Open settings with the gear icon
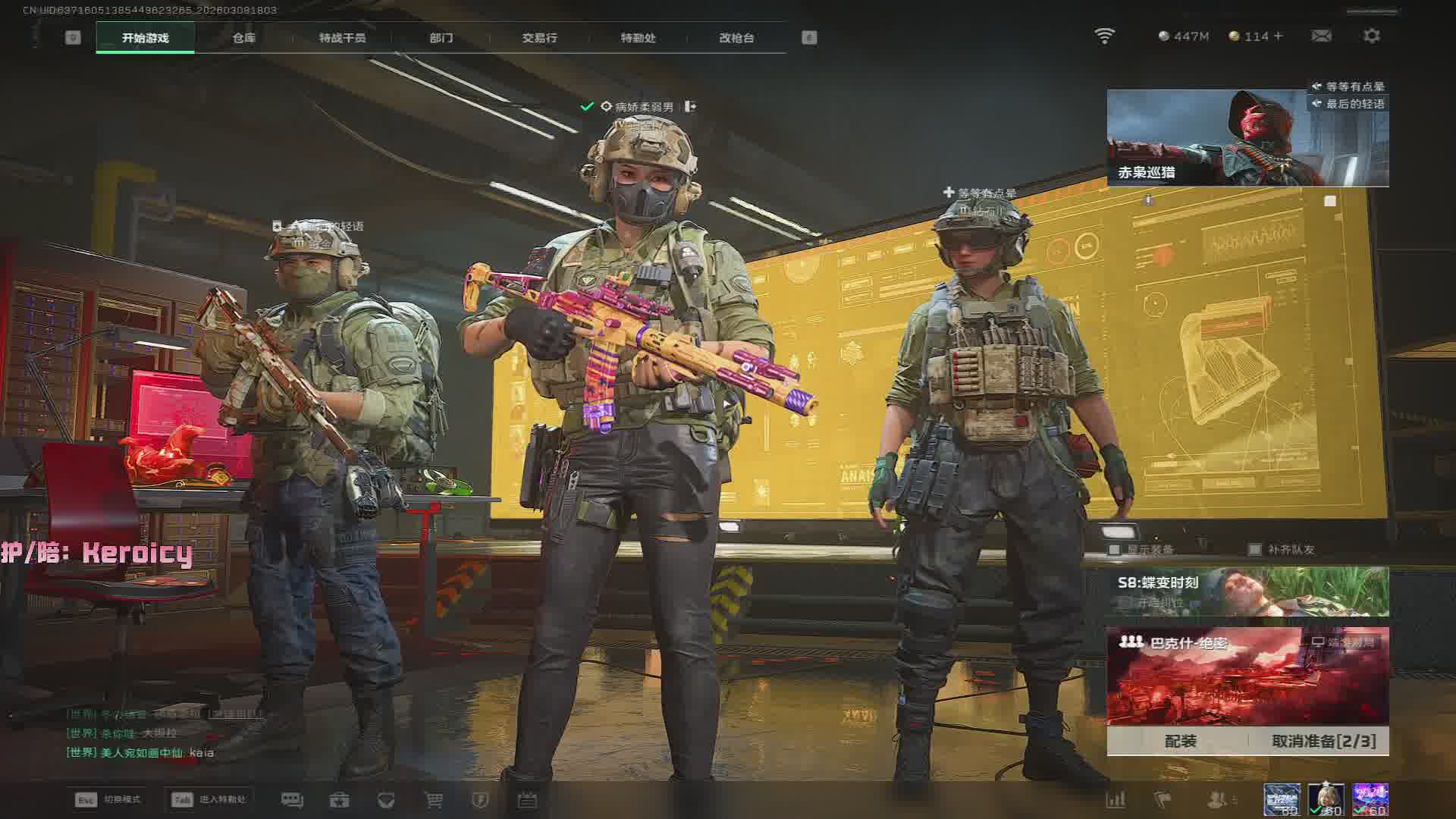1456x819 pixels. click(1371, 36)
